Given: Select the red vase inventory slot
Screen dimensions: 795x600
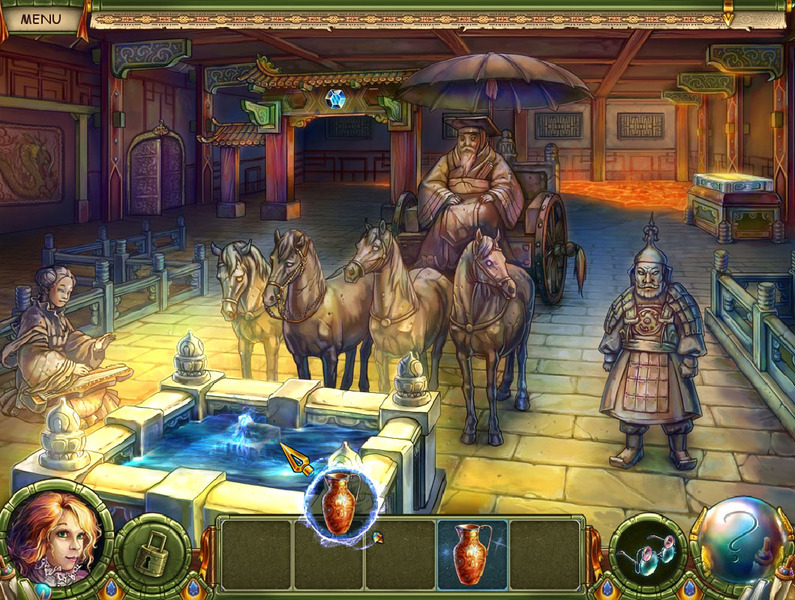Looking at the screenshot, I should click(x=473, y=553).
